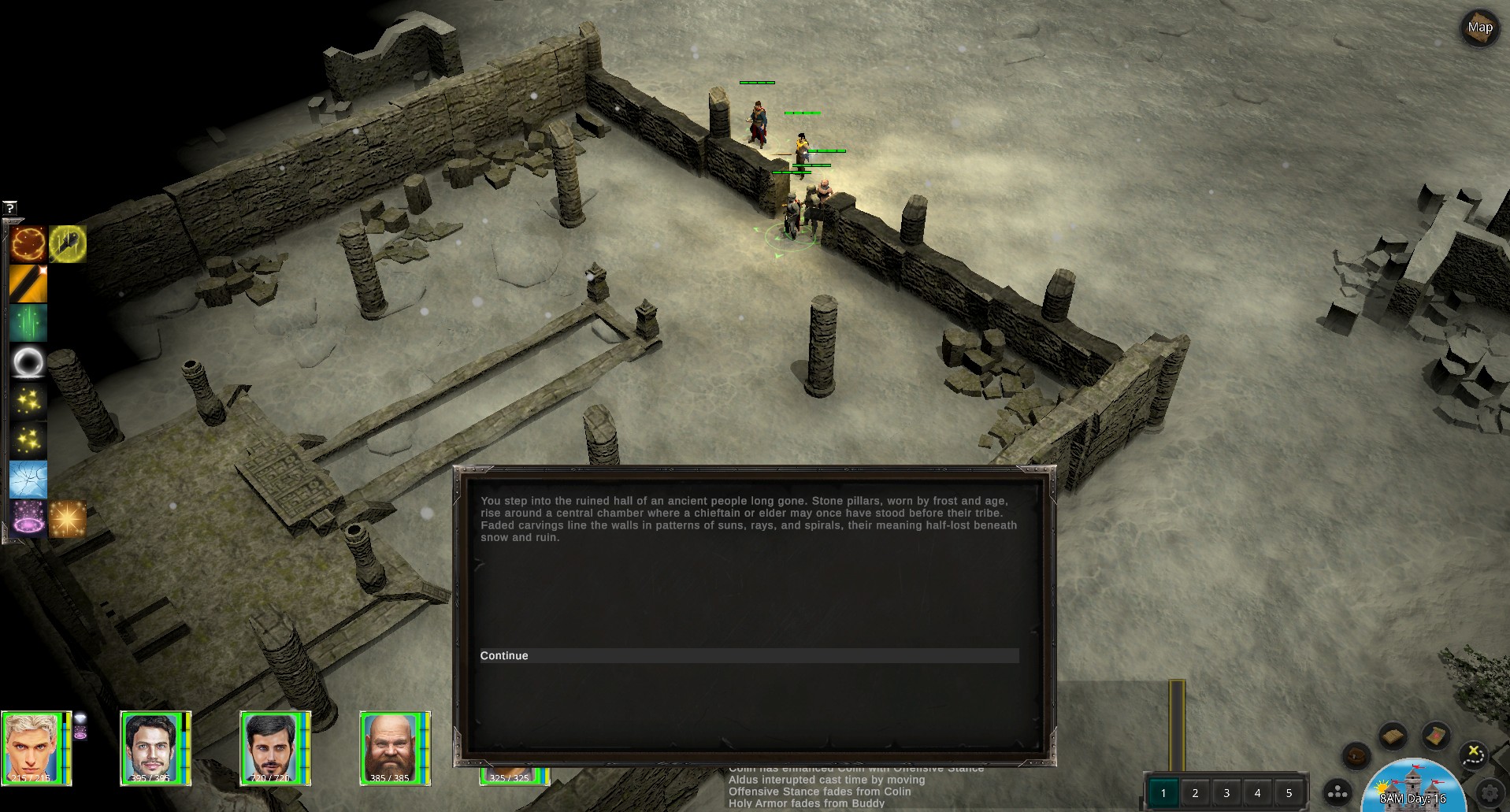Use the orange staff ability icon
1510x812 pixels.
[x=28, y=284]
